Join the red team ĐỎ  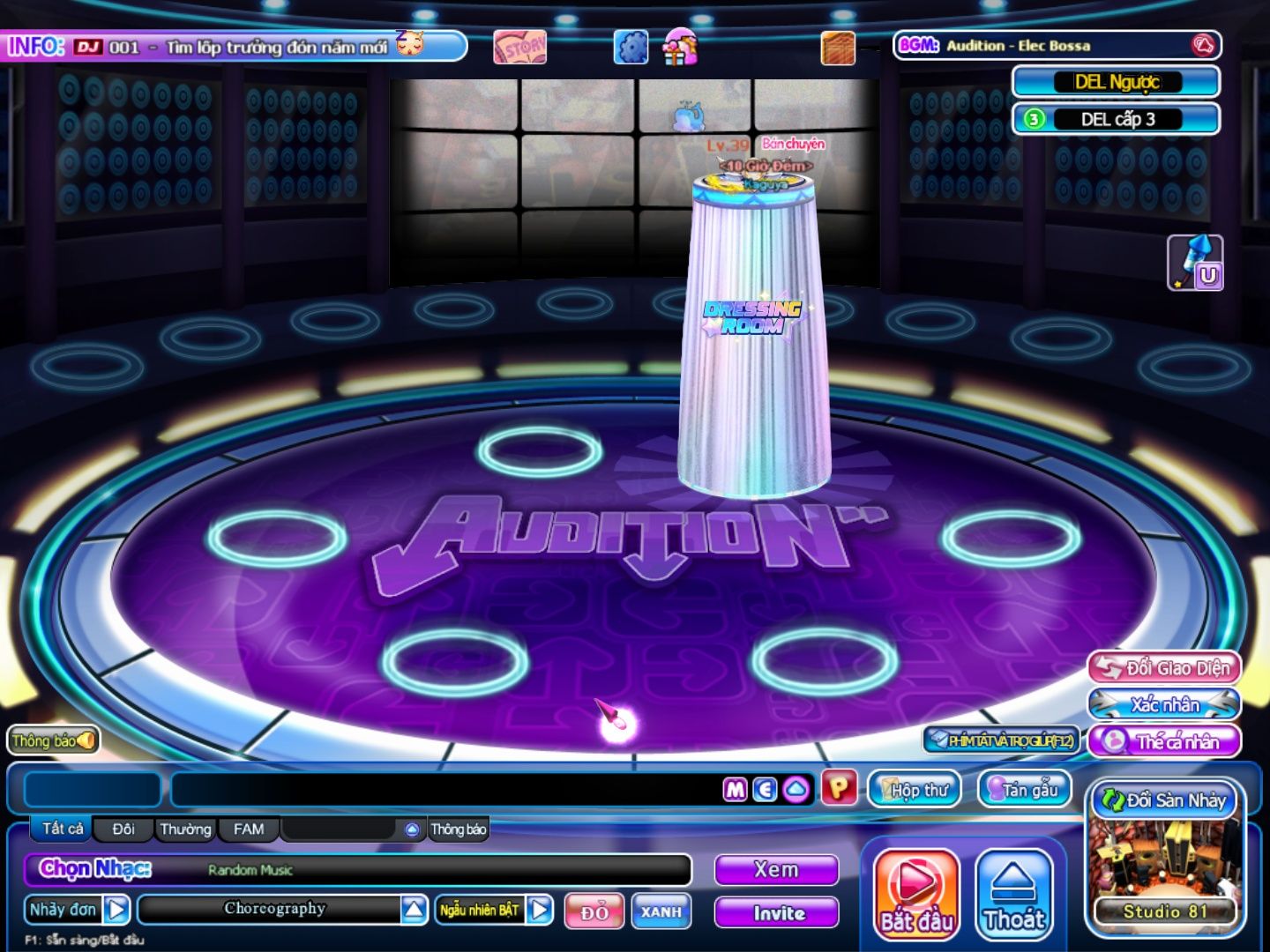pyautogui.click(x=594, y=911)
